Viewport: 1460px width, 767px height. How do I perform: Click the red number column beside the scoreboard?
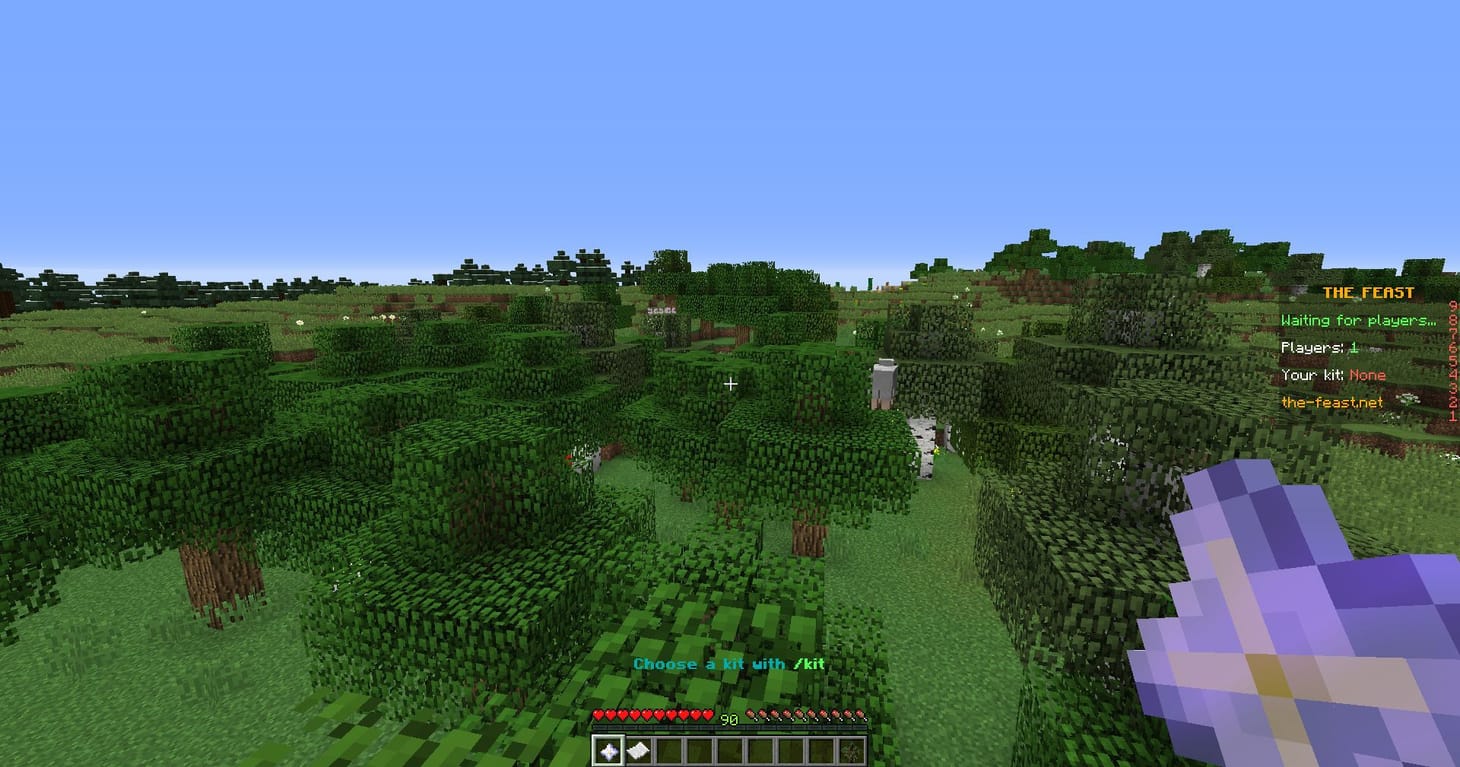[x=1453, y=360]
